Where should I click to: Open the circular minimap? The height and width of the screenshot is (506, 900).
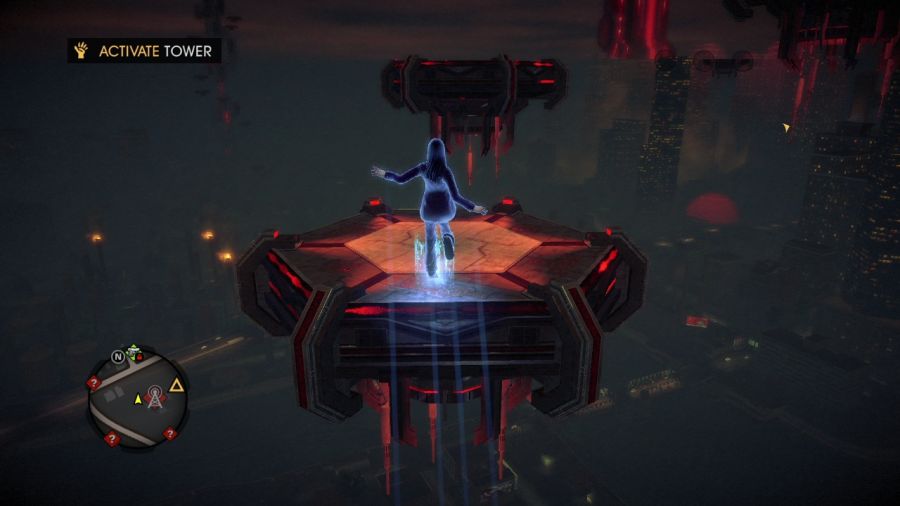[x=138, y=397]
